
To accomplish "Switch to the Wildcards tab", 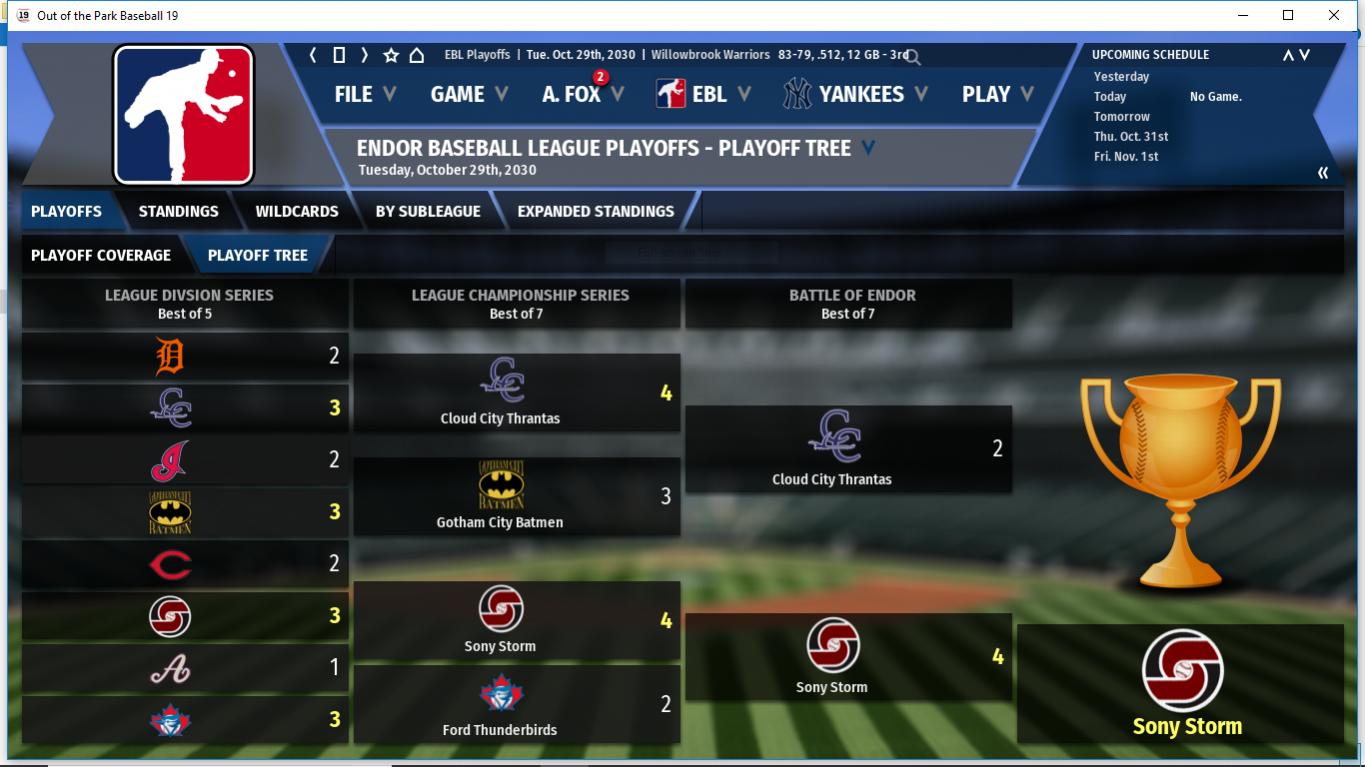I will tap(296, 211).
